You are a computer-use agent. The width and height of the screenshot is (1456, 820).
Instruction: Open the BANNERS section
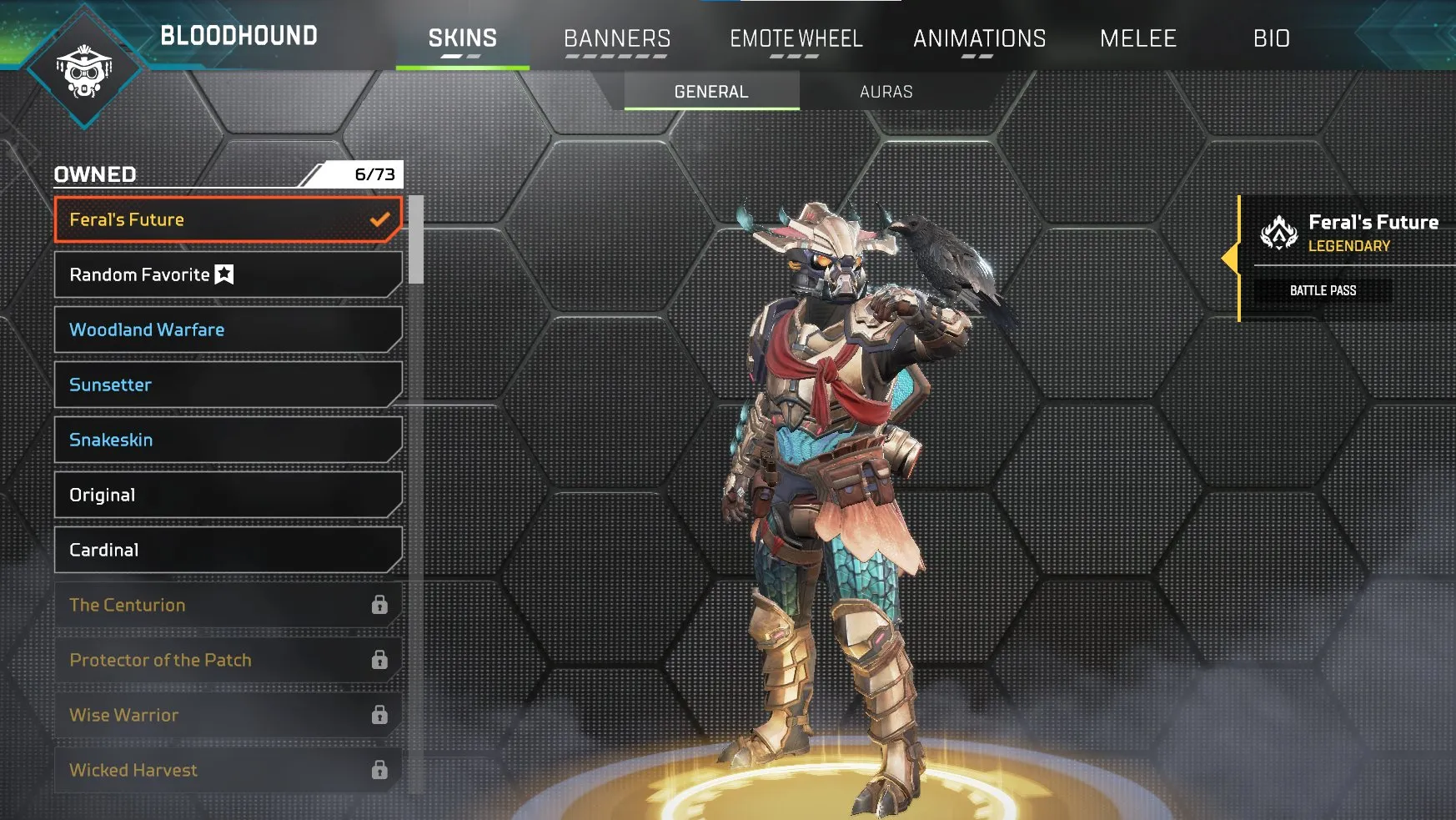point(617,38)
